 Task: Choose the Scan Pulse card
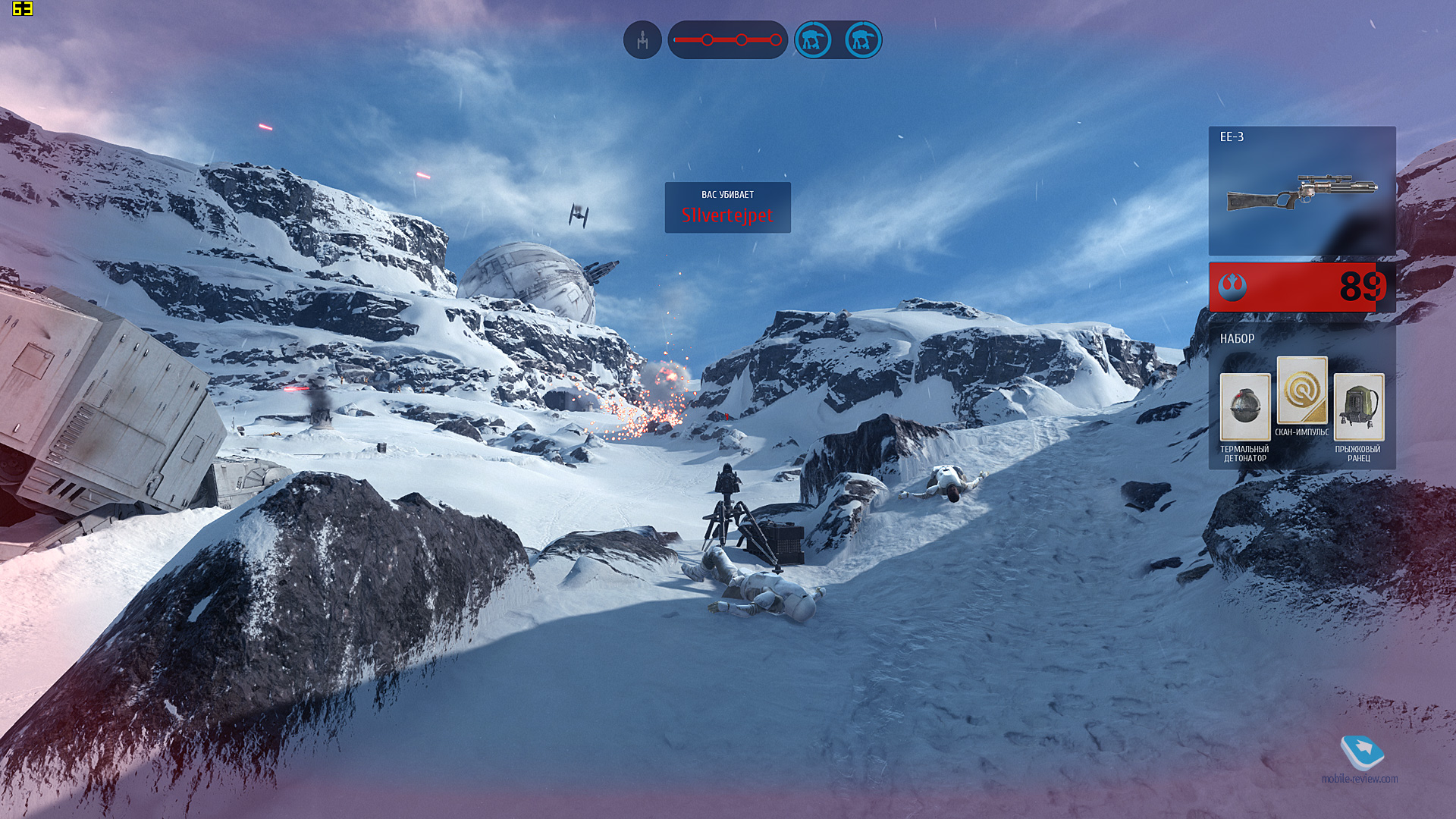pyautogui.click(x=1301, y=391)
